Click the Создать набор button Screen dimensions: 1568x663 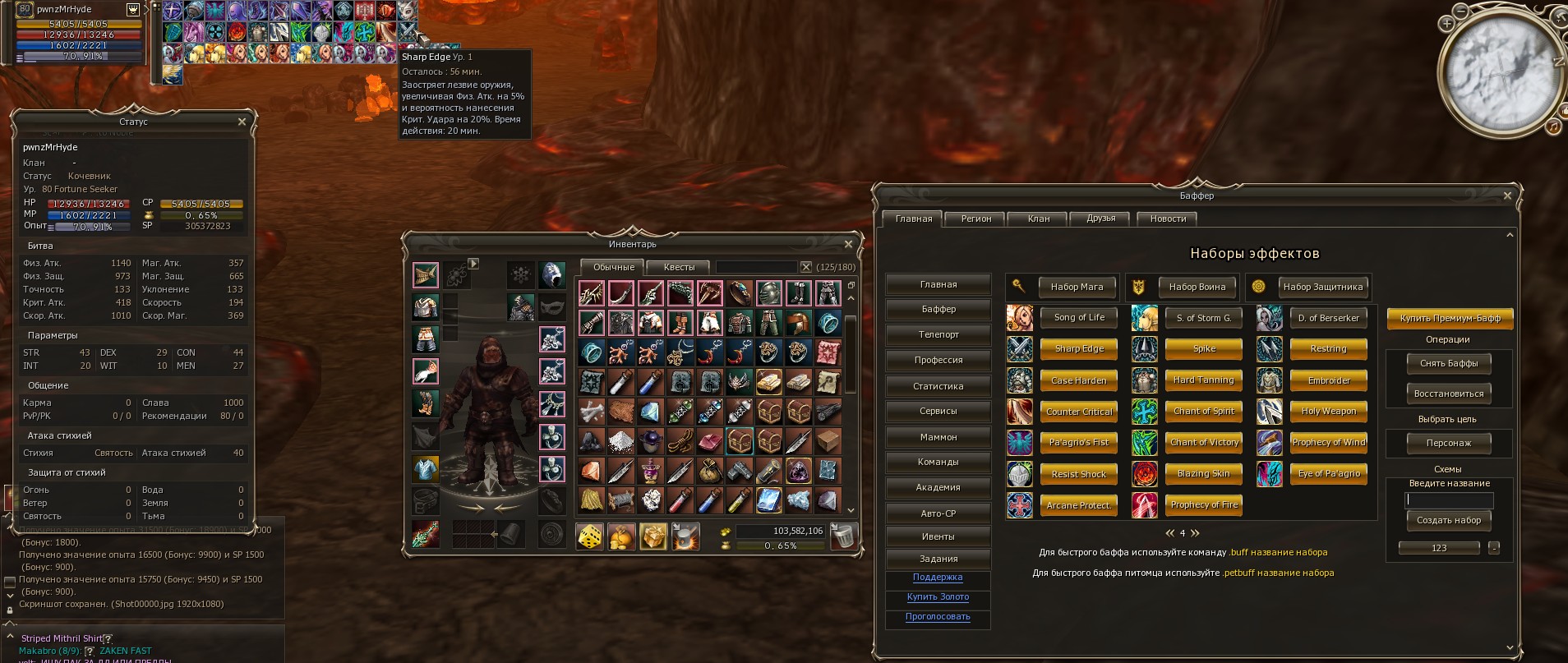[1449, 520]
